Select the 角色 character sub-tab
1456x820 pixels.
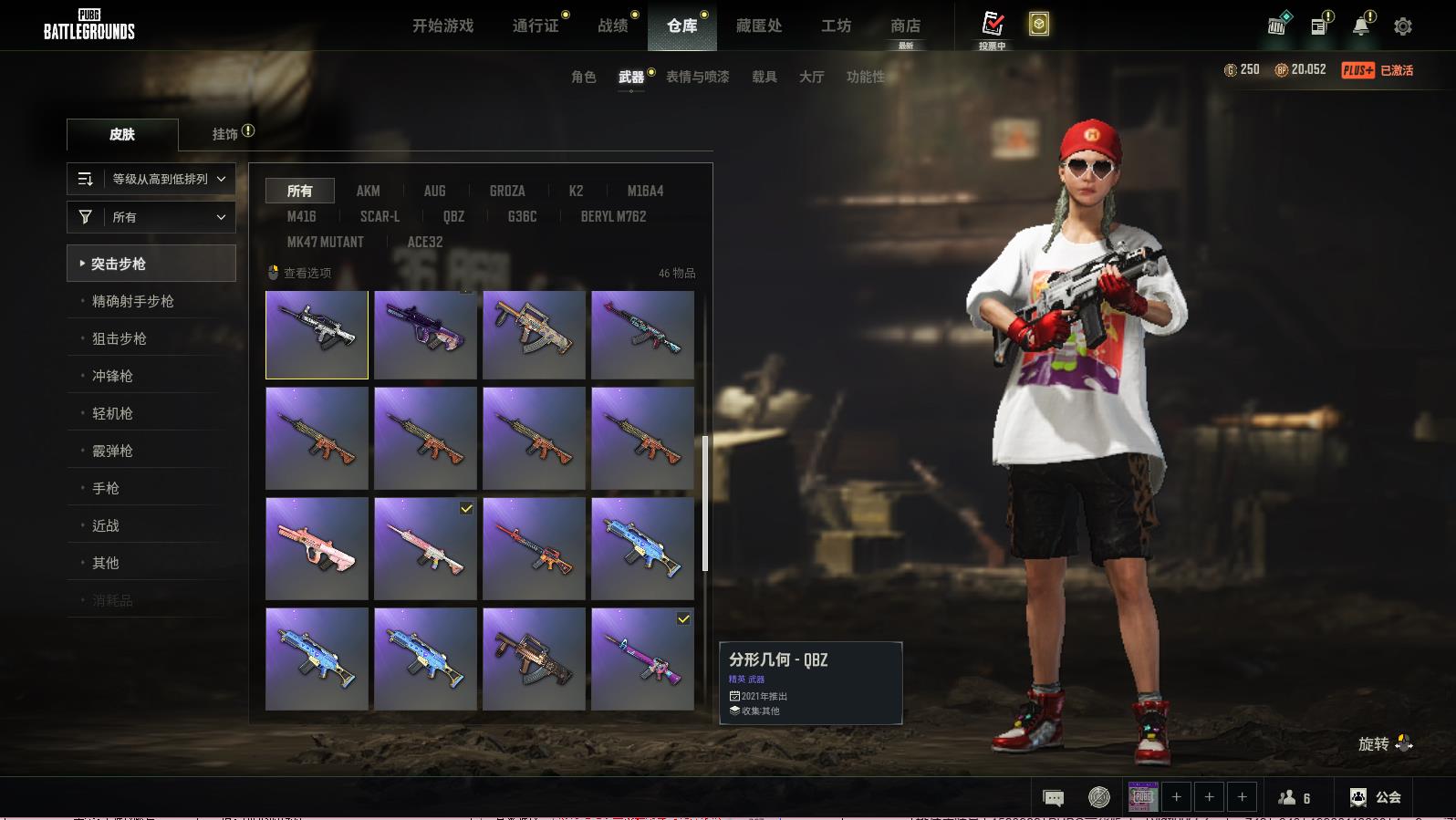[x=584, y=77]
